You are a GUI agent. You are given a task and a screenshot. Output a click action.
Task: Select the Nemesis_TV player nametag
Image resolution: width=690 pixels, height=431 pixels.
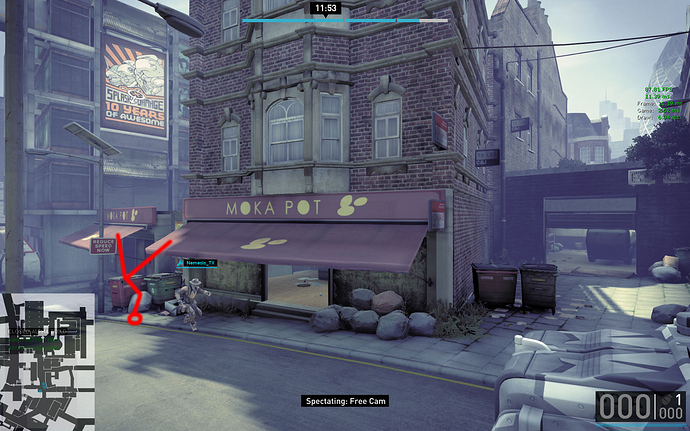[x=197, y=263]
